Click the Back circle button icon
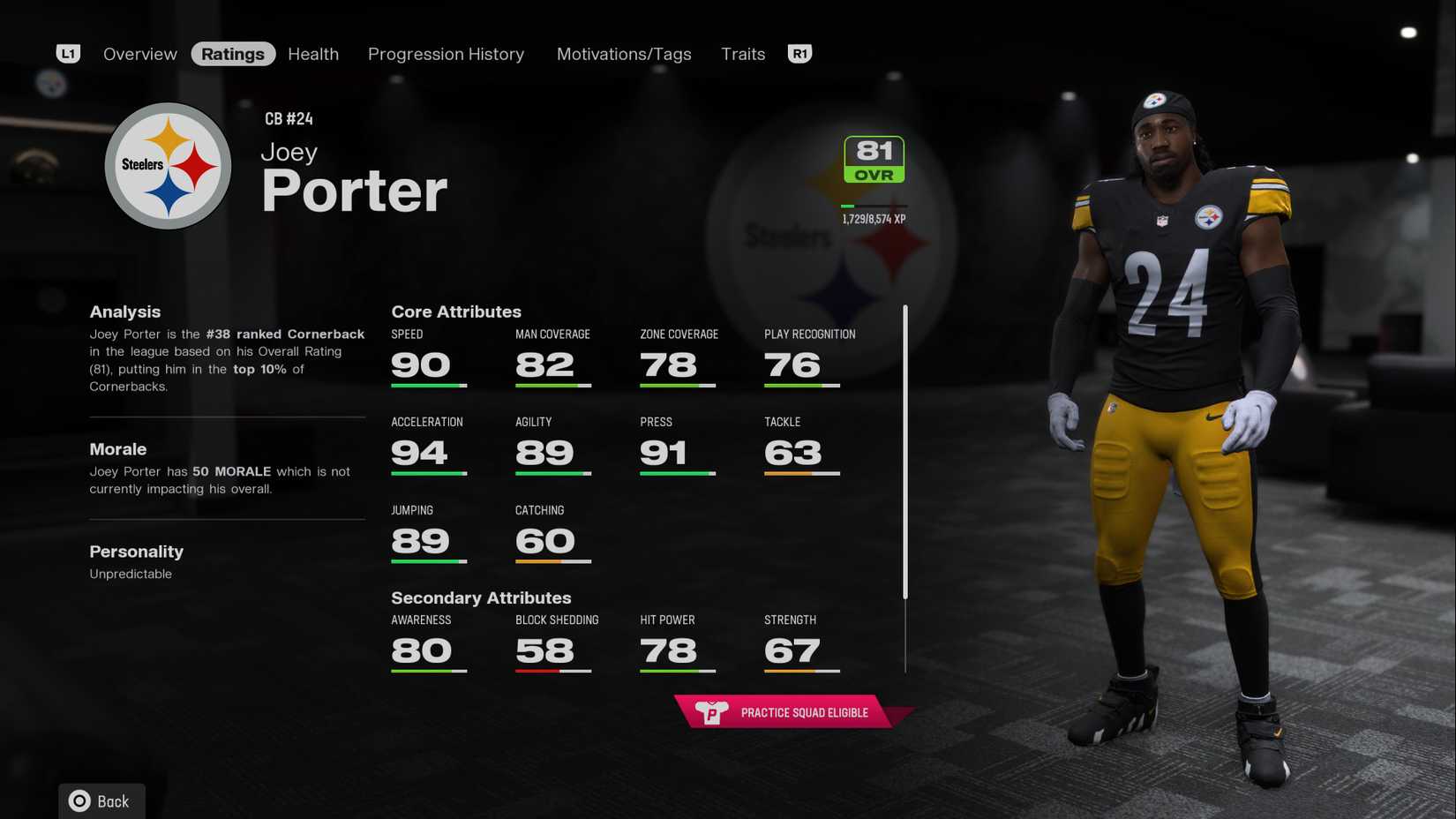This screenshot has width=1456, height=819. click(79, 800)
